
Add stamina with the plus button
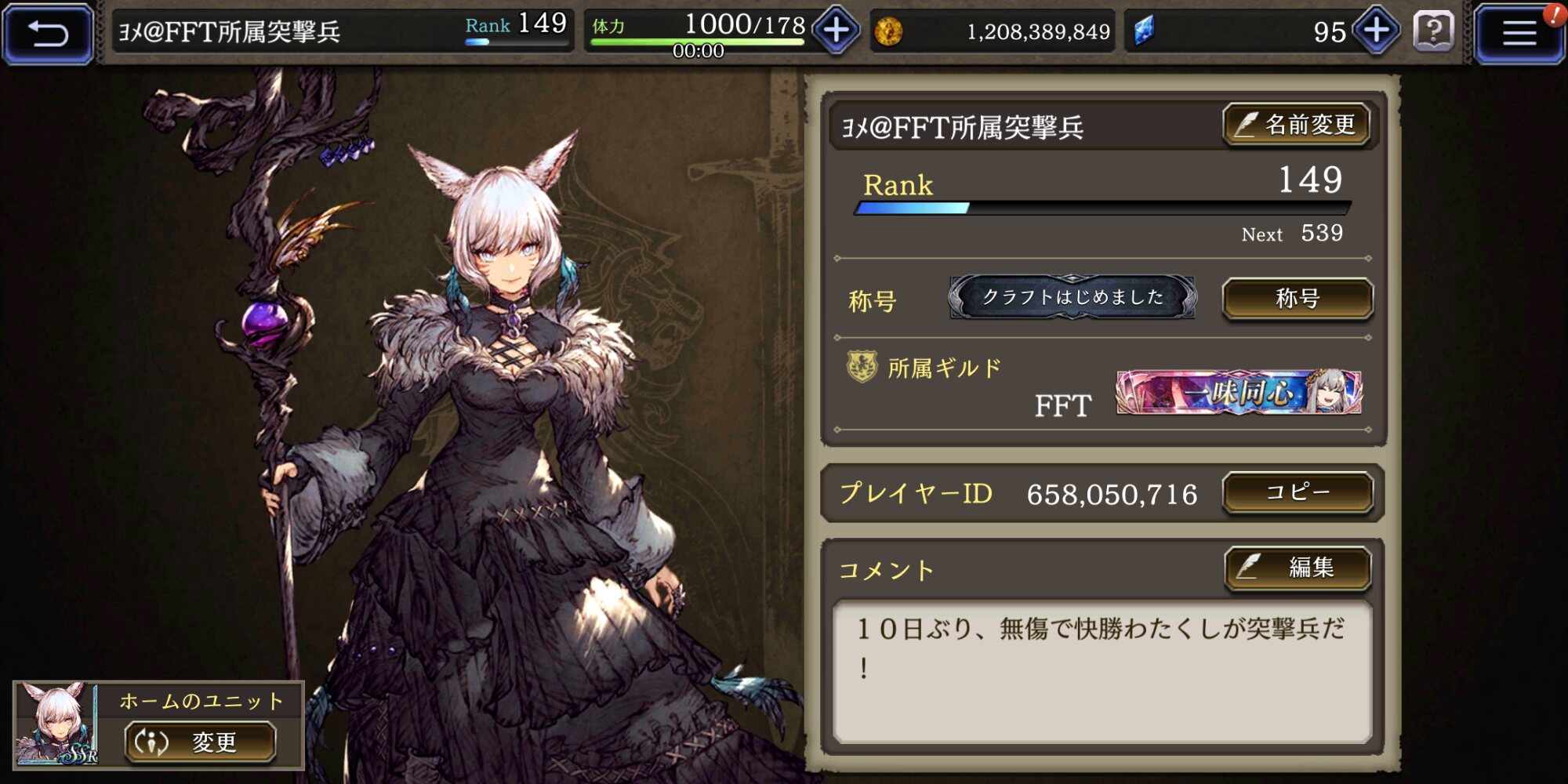coord(836,31)
